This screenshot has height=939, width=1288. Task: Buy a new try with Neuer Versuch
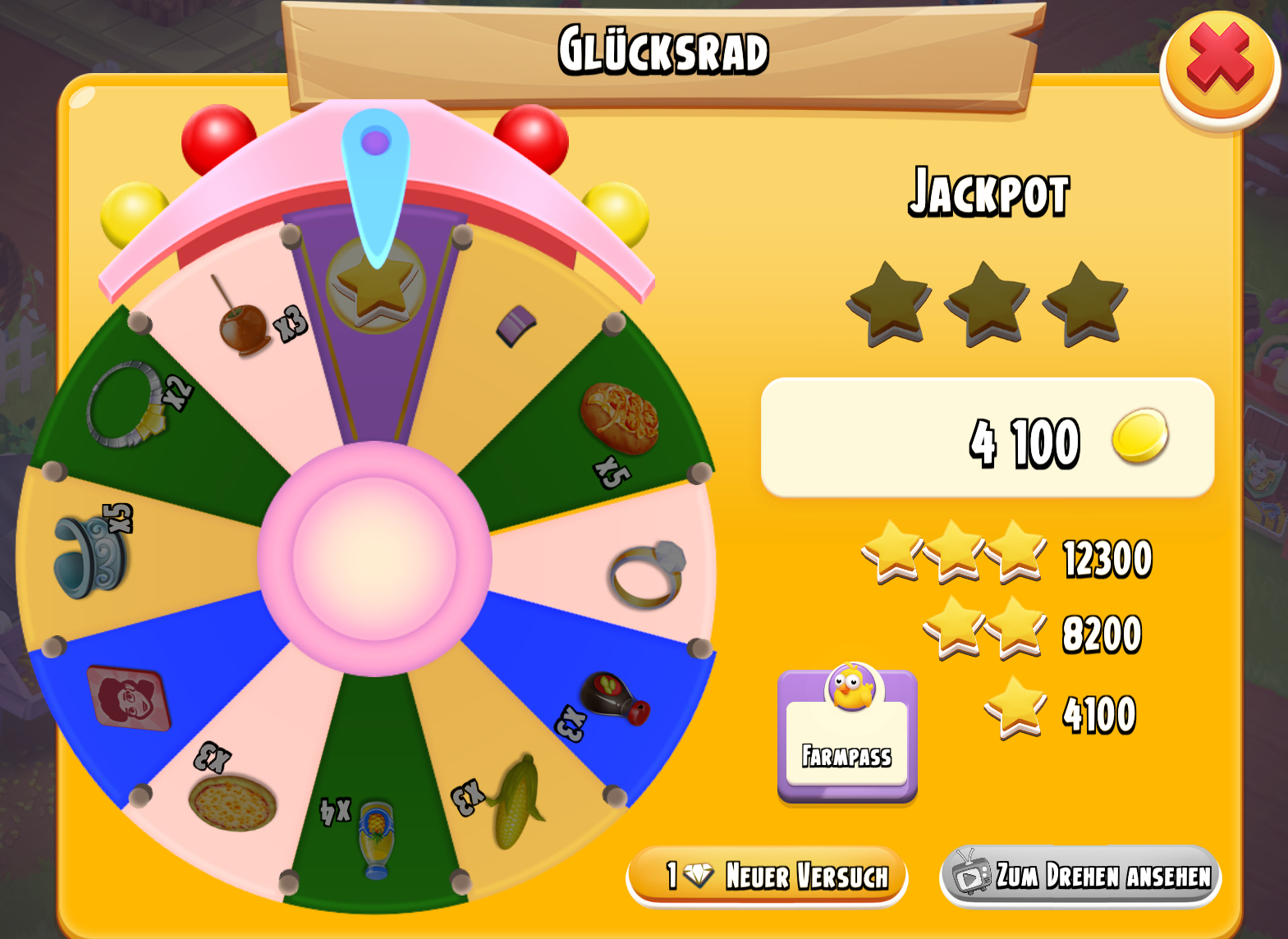pos(767,876)
